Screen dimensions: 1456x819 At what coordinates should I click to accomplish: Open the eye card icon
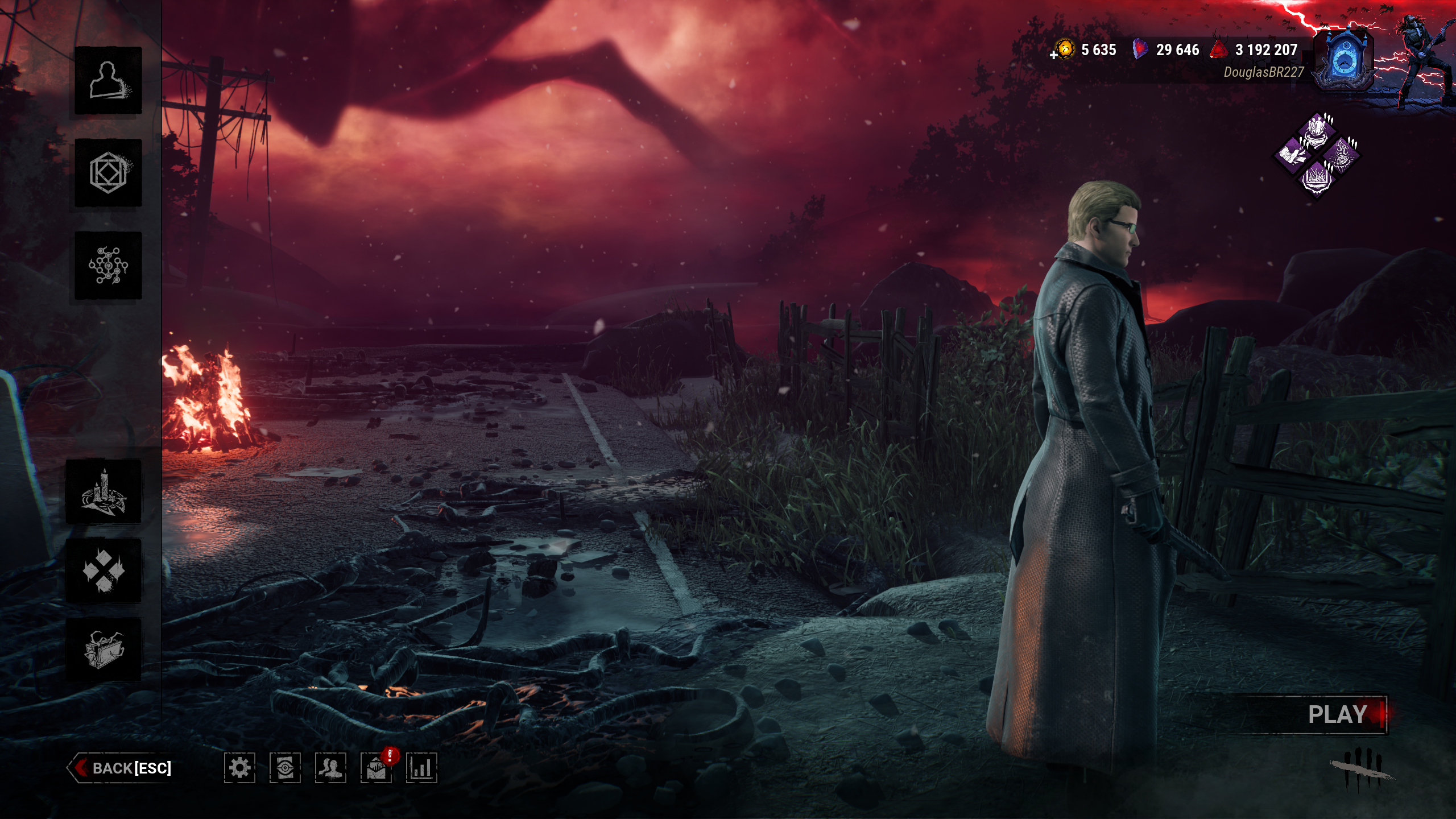pos(285,768)
